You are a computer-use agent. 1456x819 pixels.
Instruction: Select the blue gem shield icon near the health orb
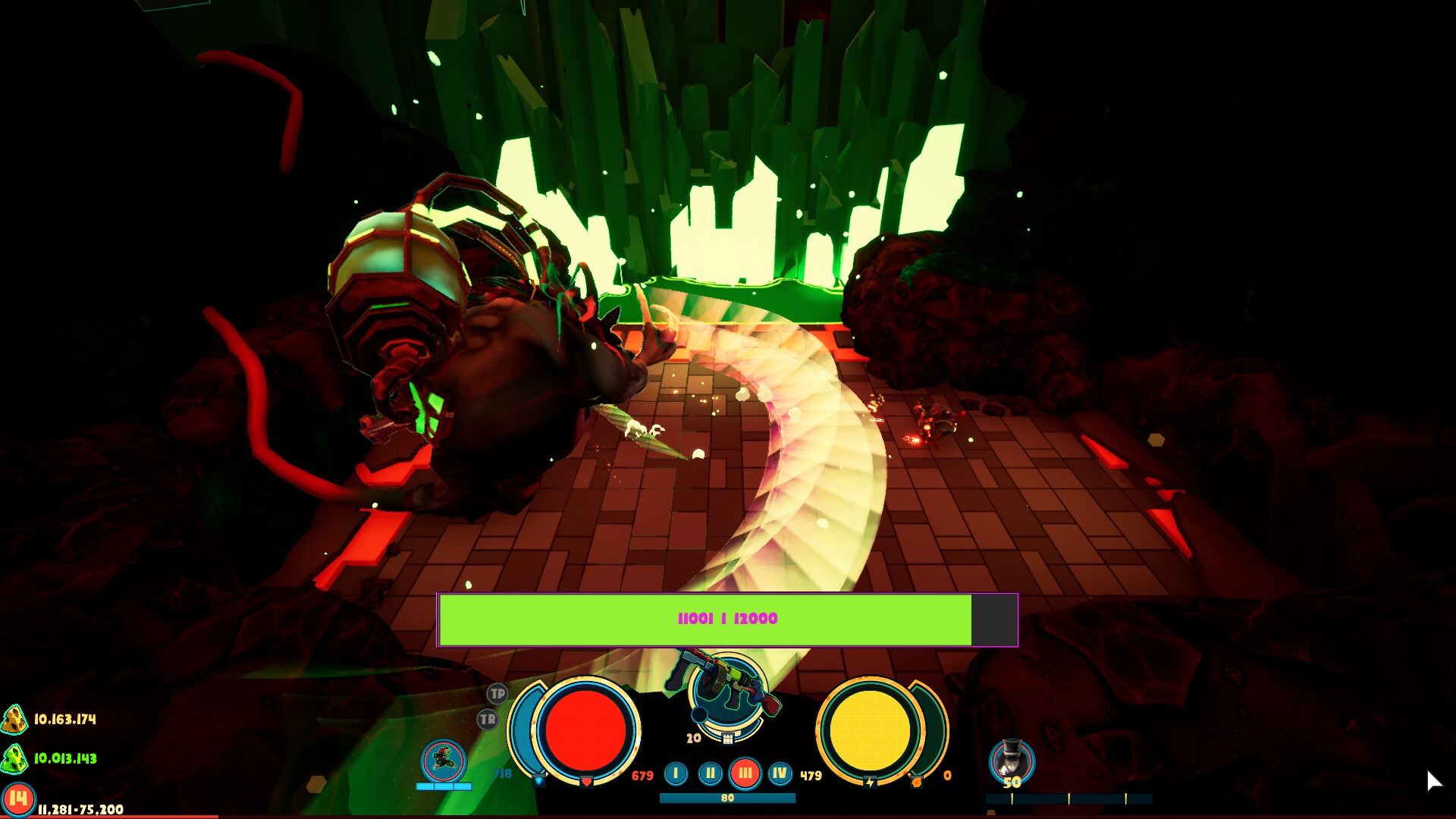click(x=539, y=780)
